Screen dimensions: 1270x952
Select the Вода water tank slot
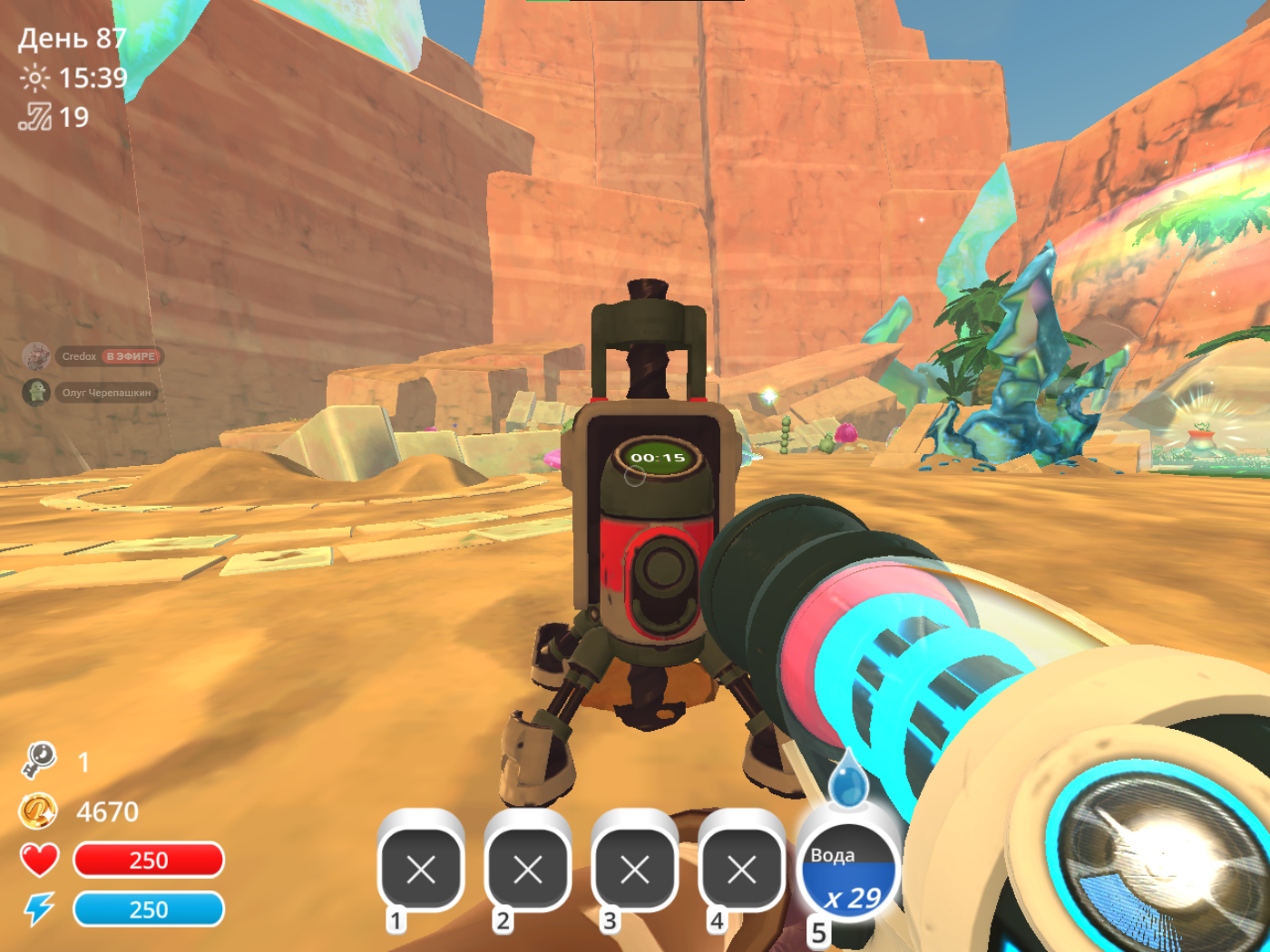coord(848,873)
